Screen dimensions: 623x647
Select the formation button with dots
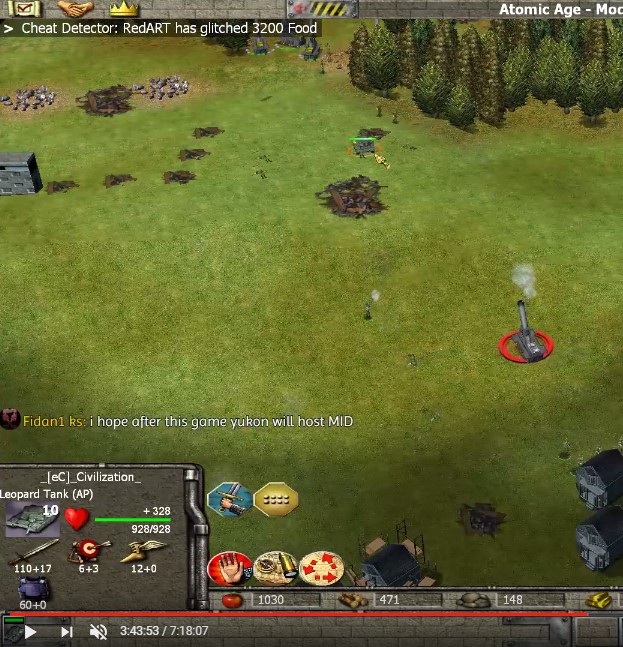[x=275, y=499]
